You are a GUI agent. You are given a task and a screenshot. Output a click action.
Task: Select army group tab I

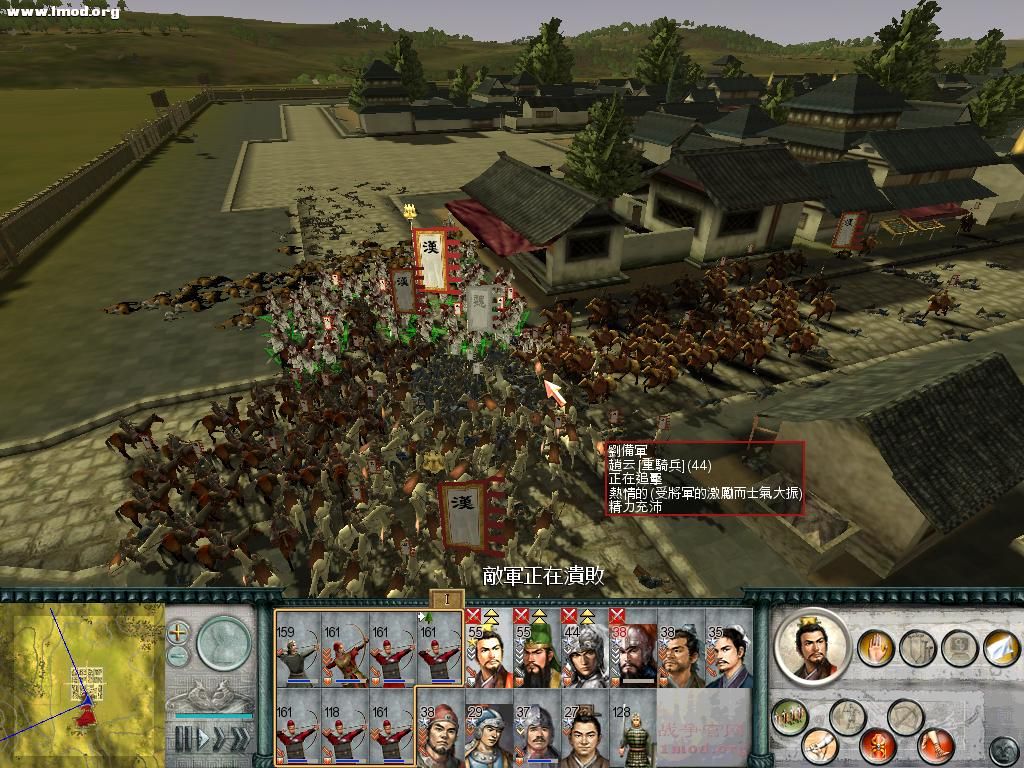pos(447,599)
